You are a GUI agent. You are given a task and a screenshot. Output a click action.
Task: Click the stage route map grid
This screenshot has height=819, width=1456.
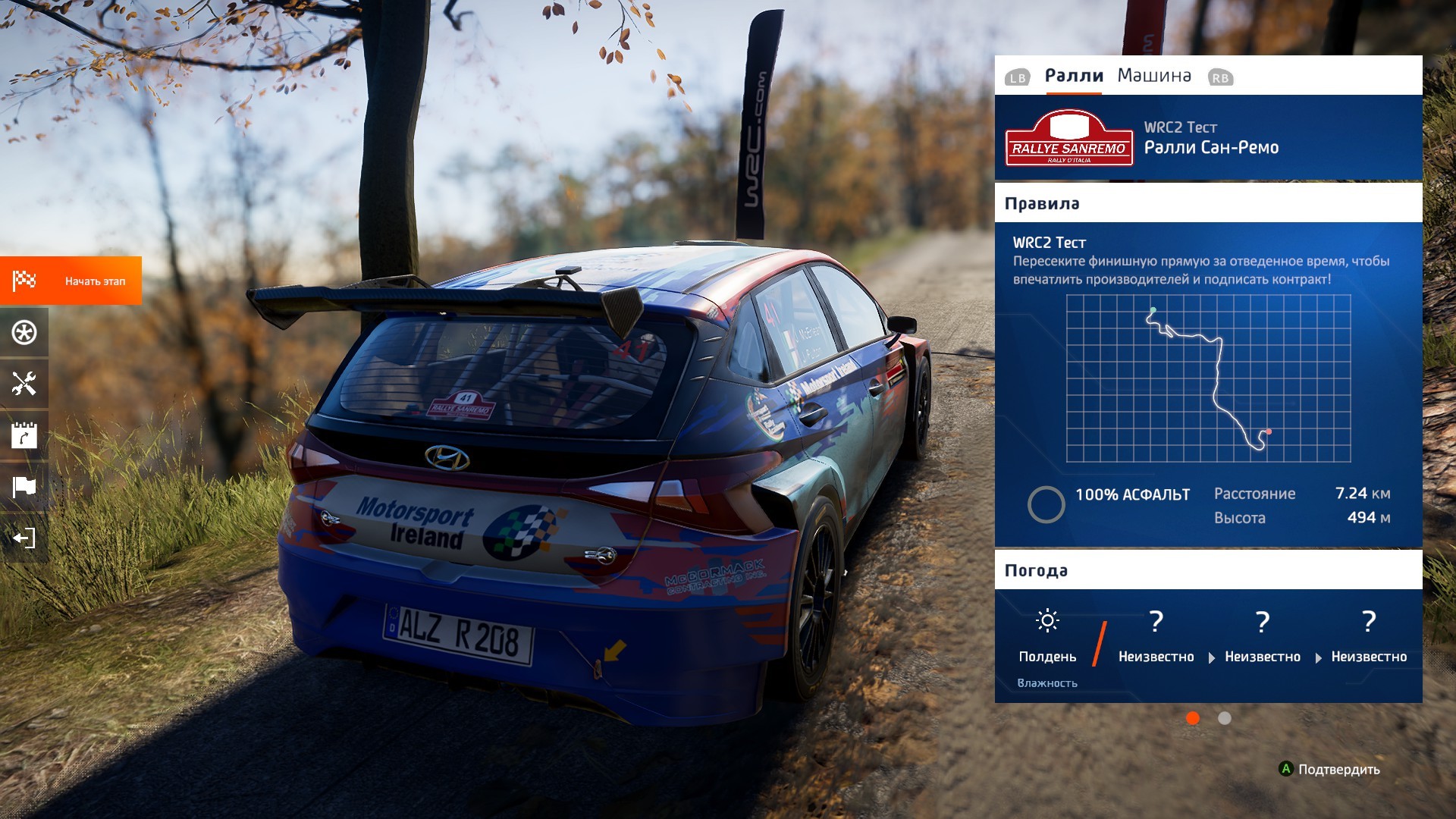coord(1208,378)
